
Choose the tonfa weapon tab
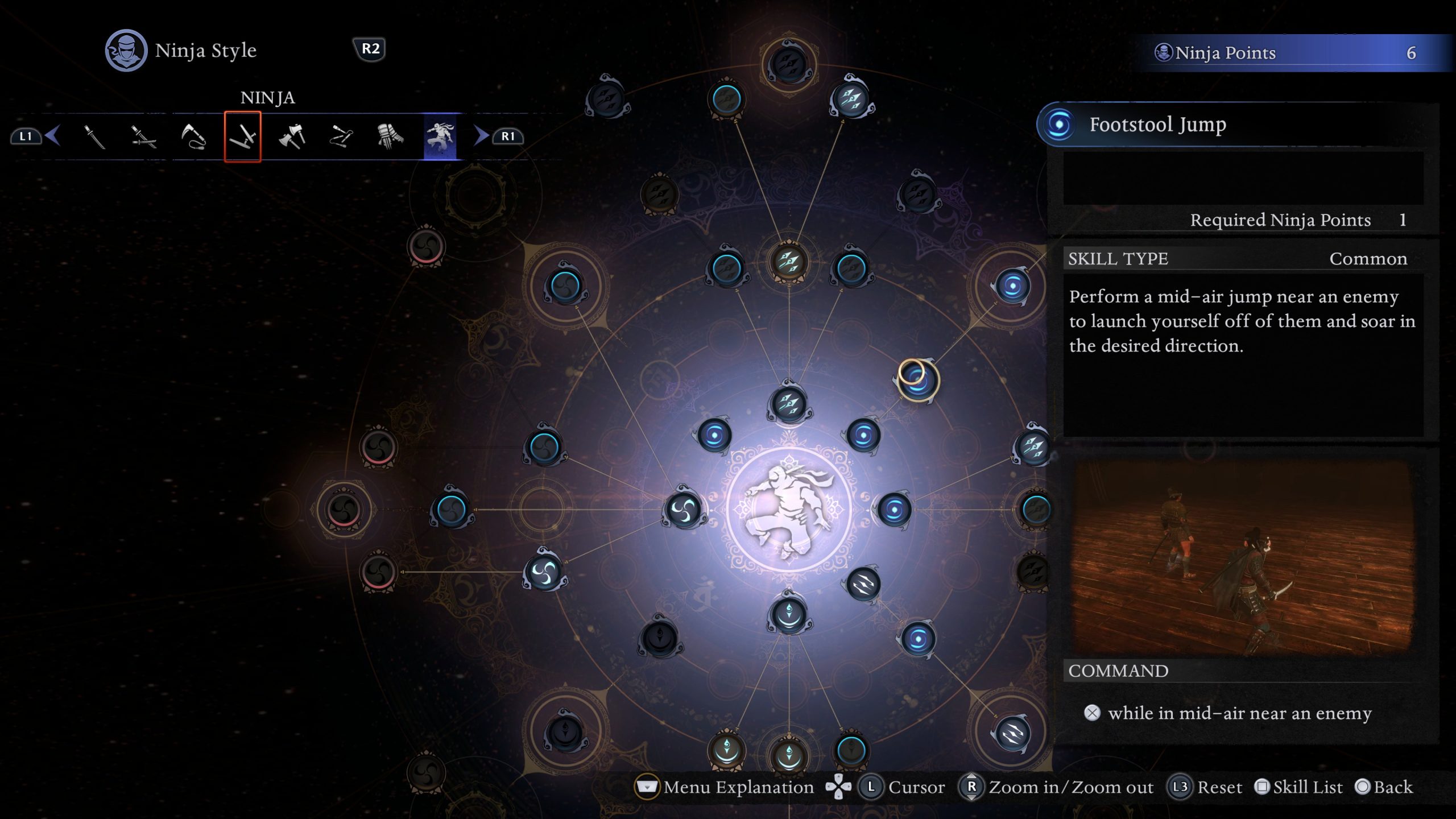click(x=243, y=136)
